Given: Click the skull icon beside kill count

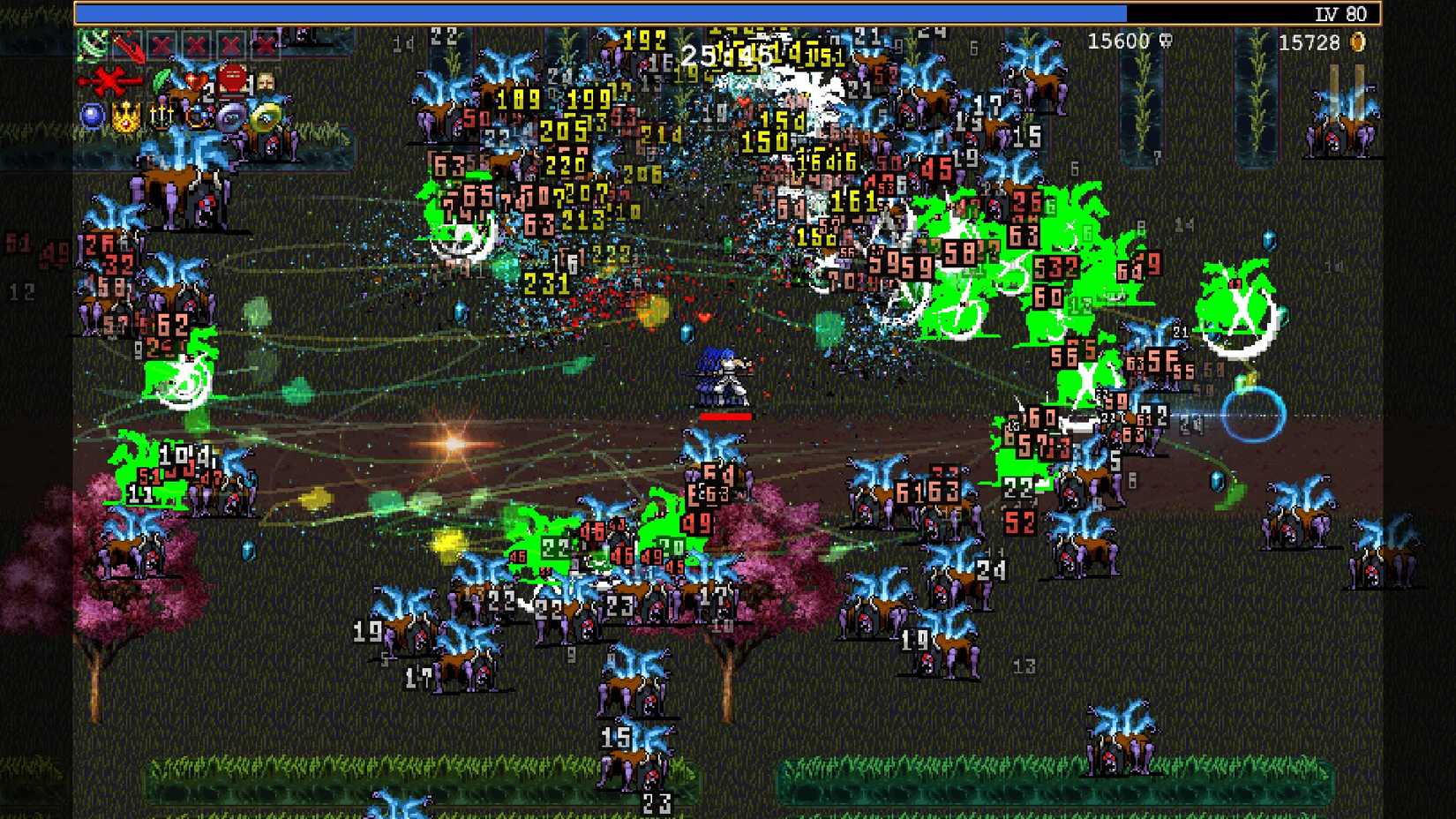Looking at the screenshot, I should (x=1163, y=41).
